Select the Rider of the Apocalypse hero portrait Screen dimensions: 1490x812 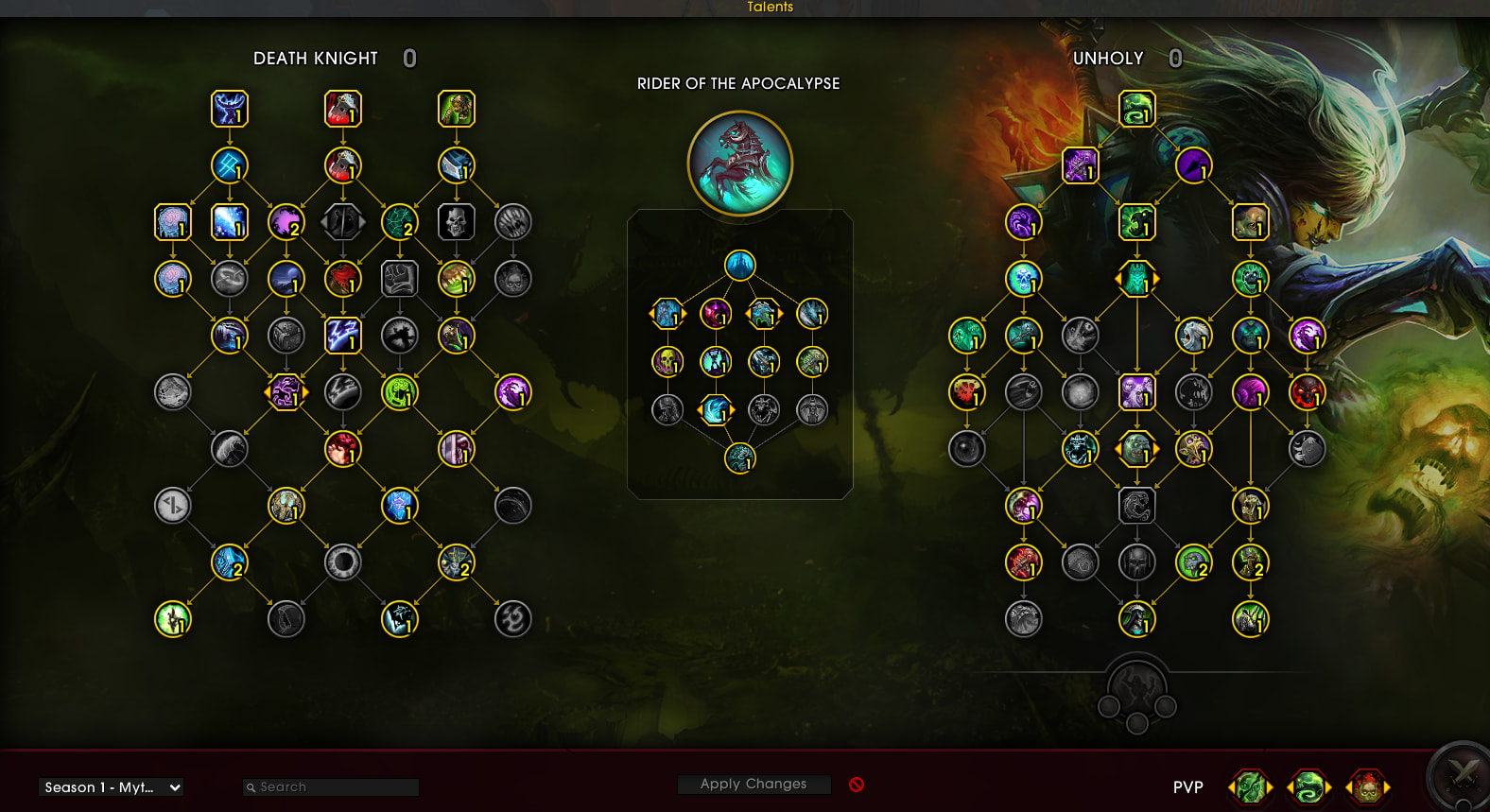739,164
